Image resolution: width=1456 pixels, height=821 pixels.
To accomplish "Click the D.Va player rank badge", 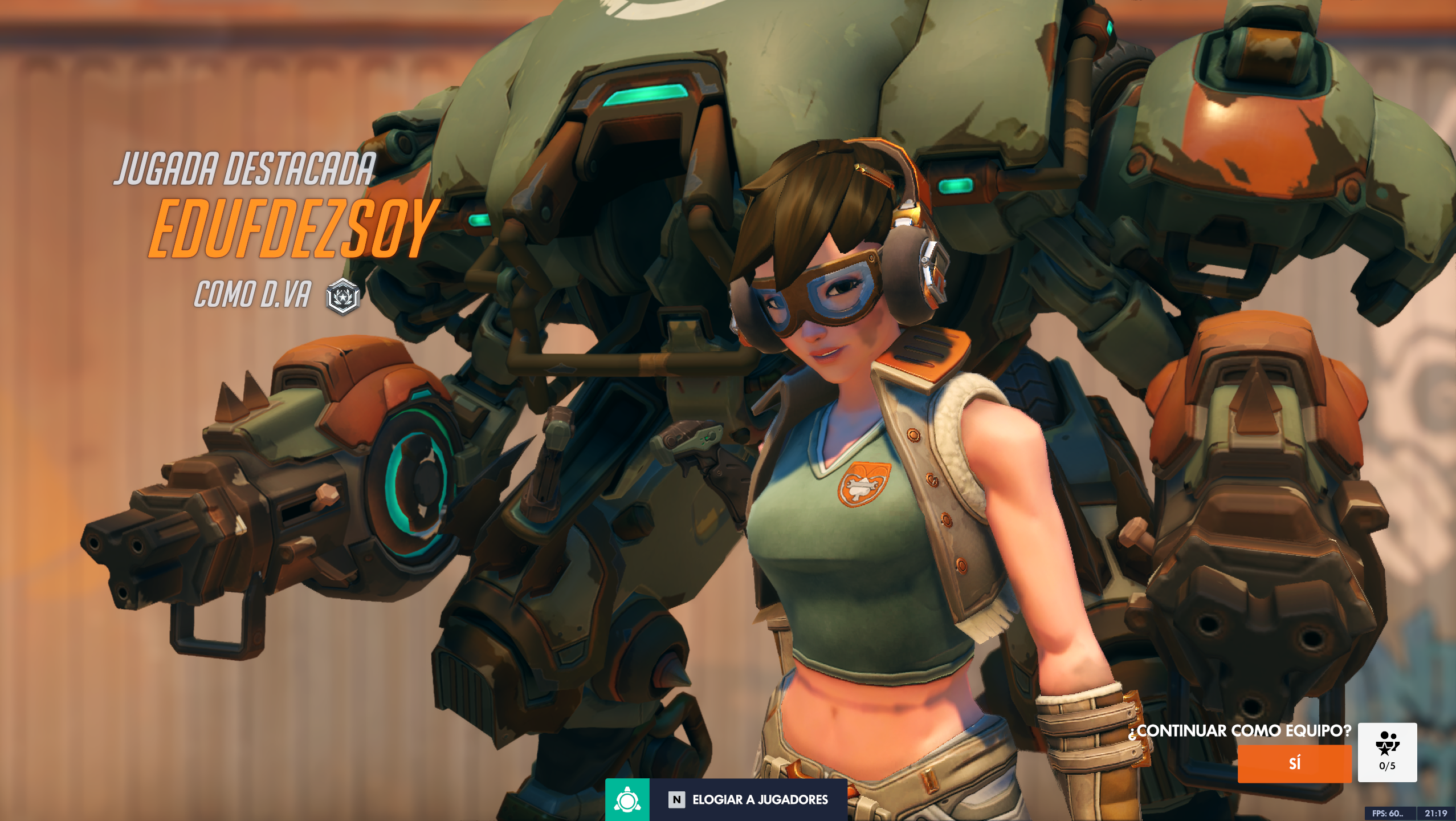I will [x=342, y=296].
